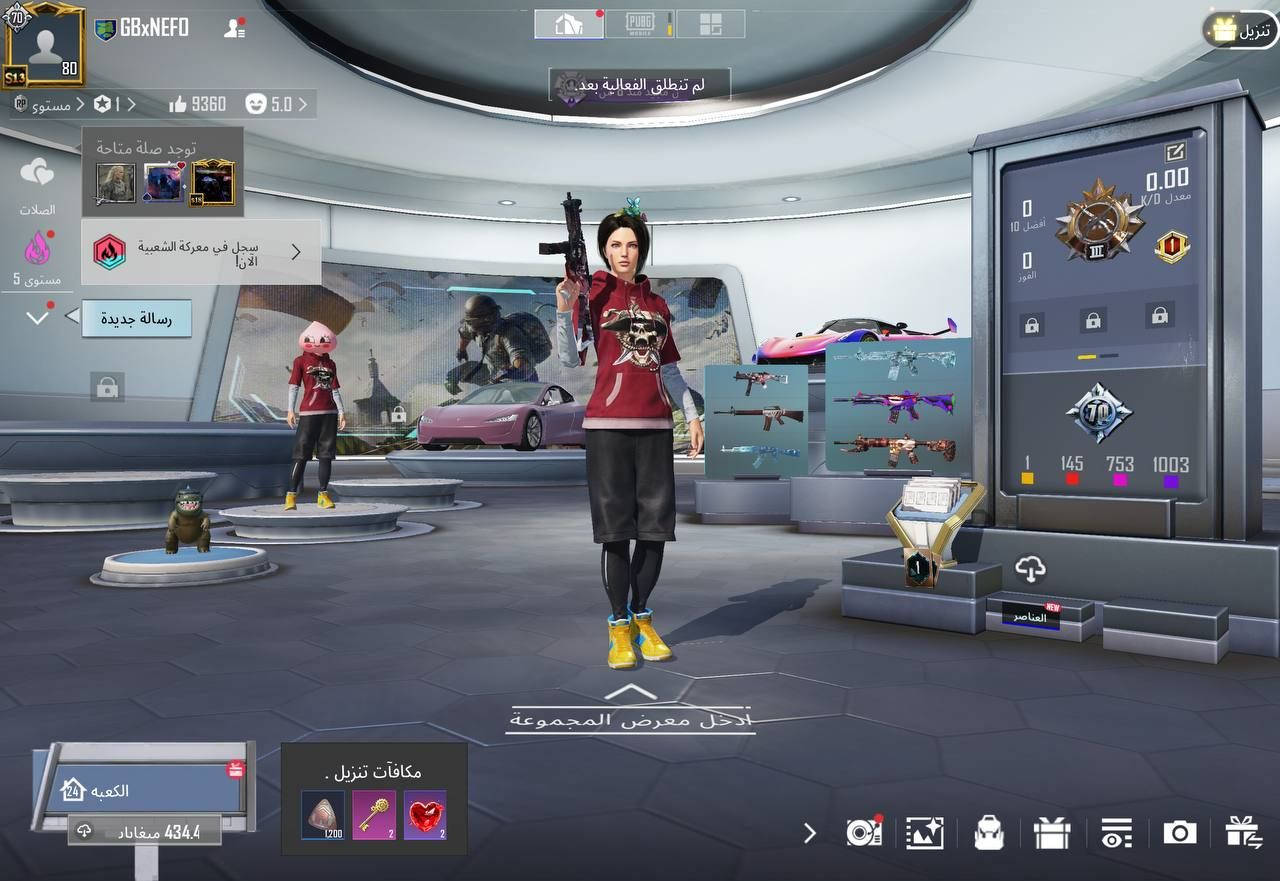Open the grid layout tab
This screenshot has width=1280, height=881.
point(710,25)
